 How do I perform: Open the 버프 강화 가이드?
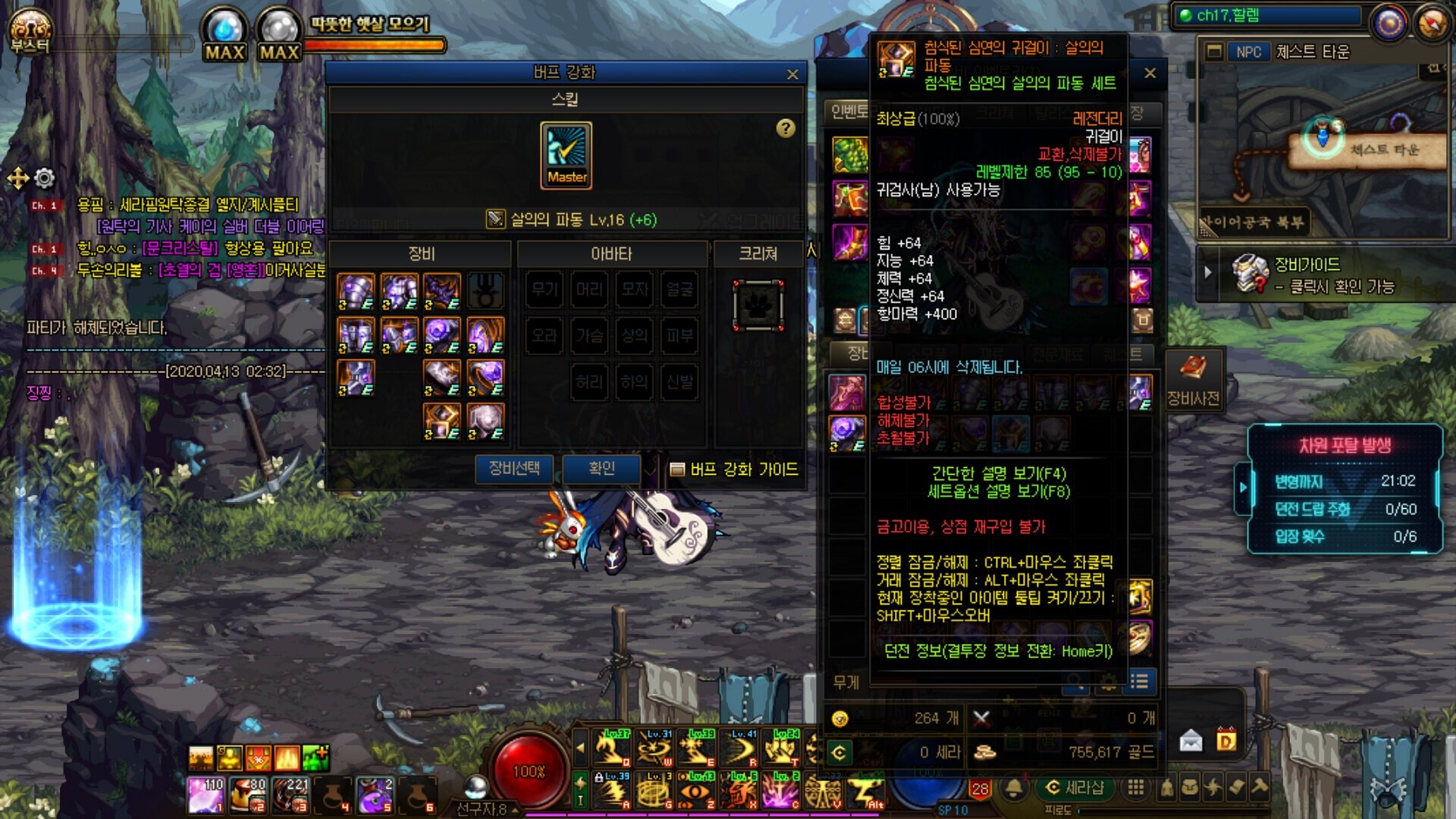click(734, 469)
